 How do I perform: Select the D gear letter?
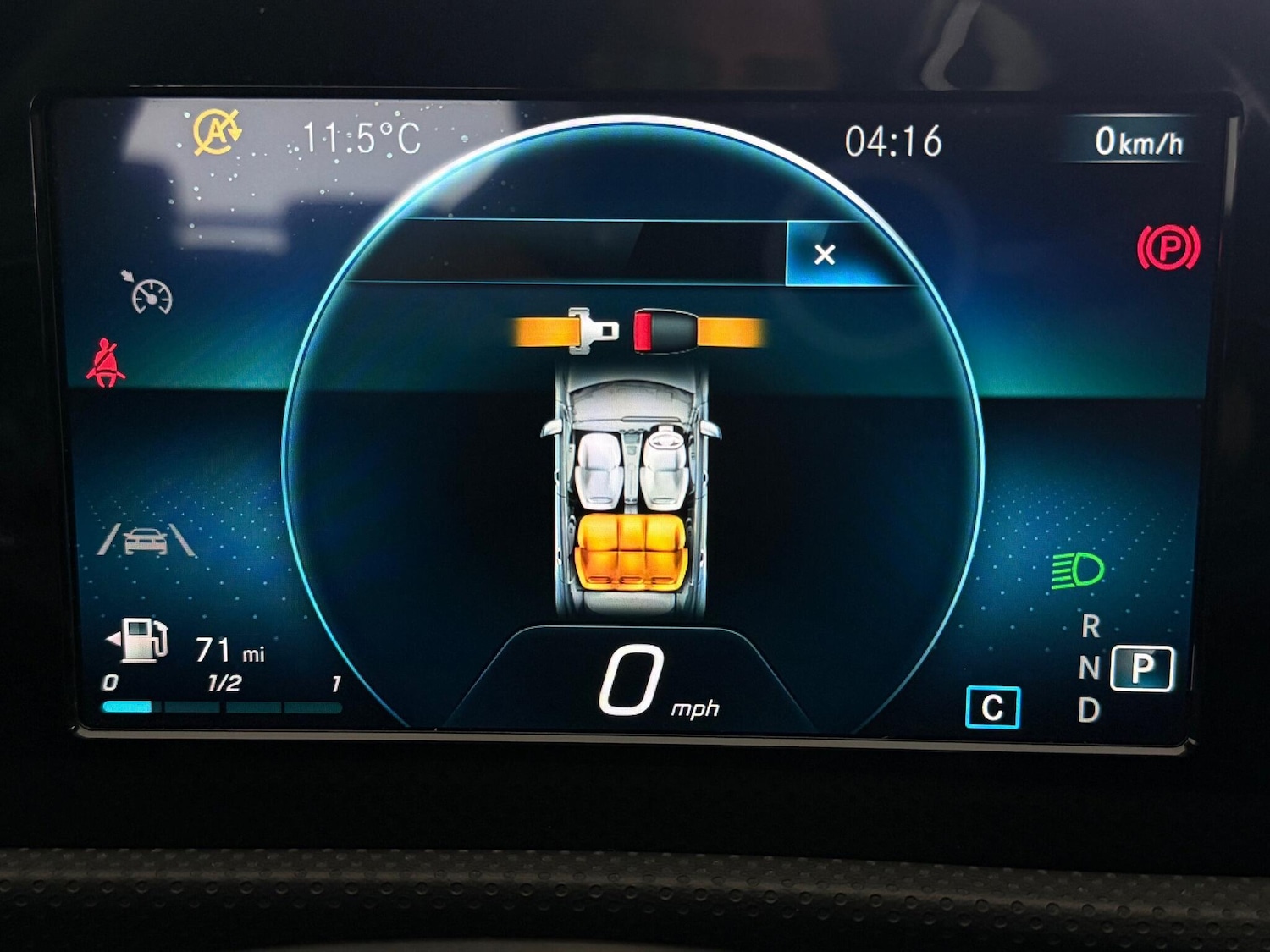[1089, 710]
